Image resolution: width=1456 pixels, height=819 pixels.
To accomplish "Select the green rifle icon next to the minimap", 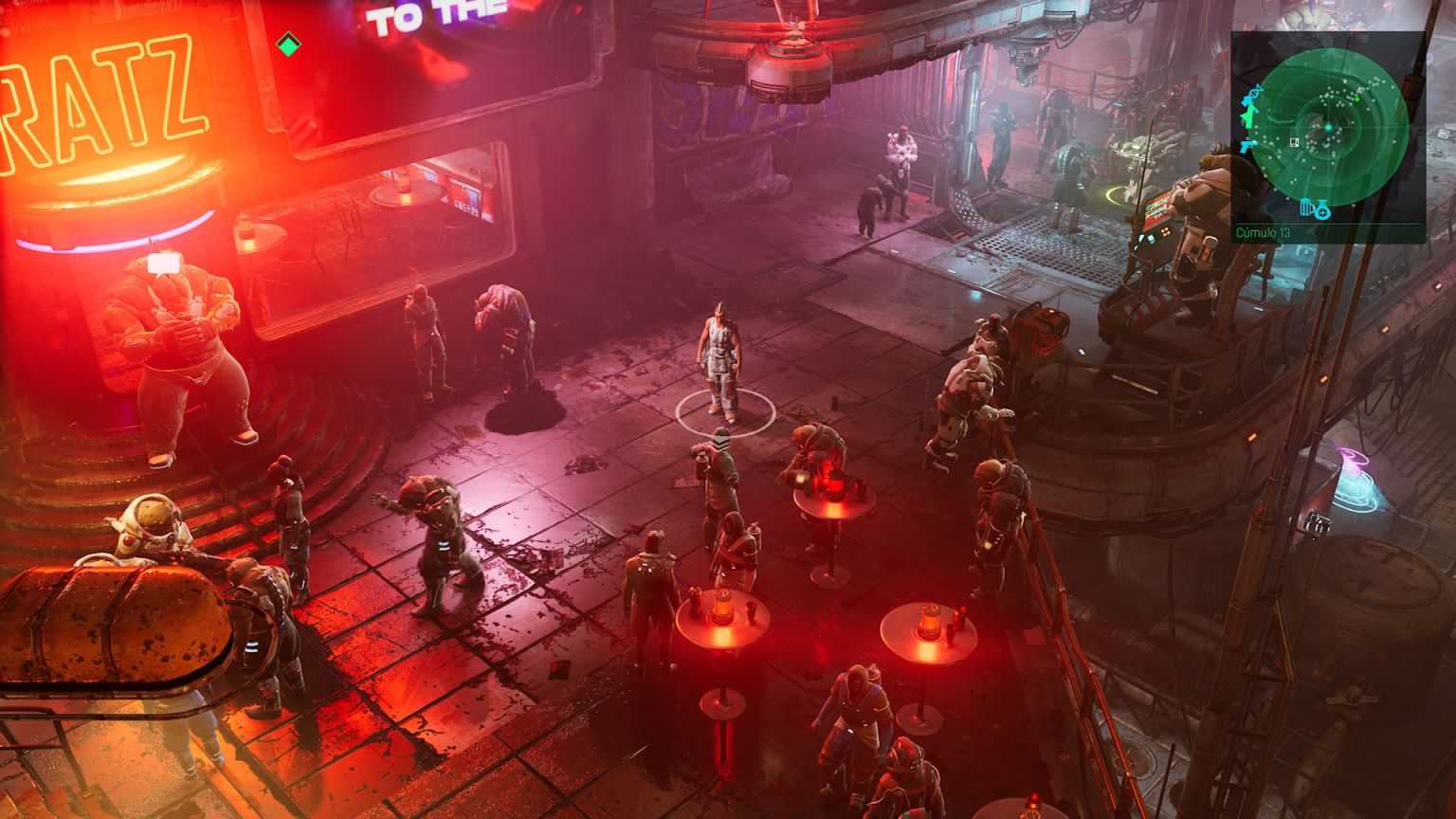I will pos(1249,118).
